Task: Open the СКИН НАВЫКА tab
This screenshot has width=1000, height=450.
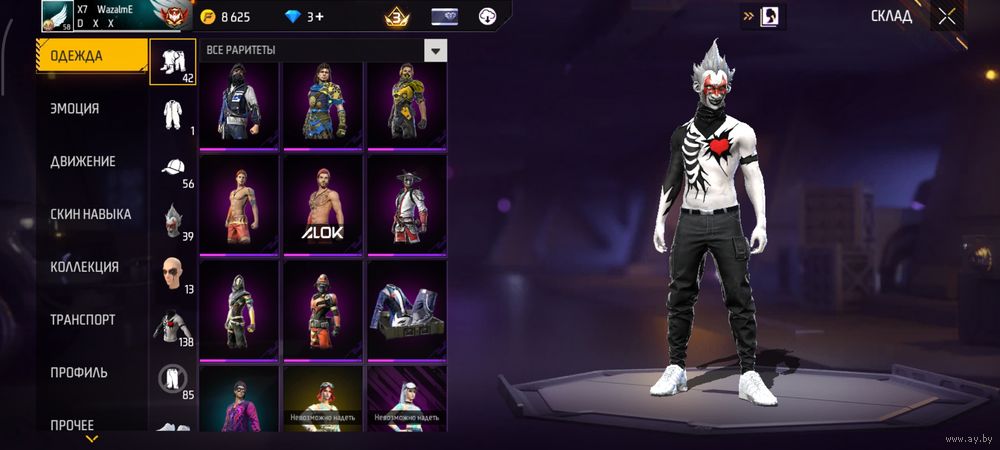Action: (90, 214)
